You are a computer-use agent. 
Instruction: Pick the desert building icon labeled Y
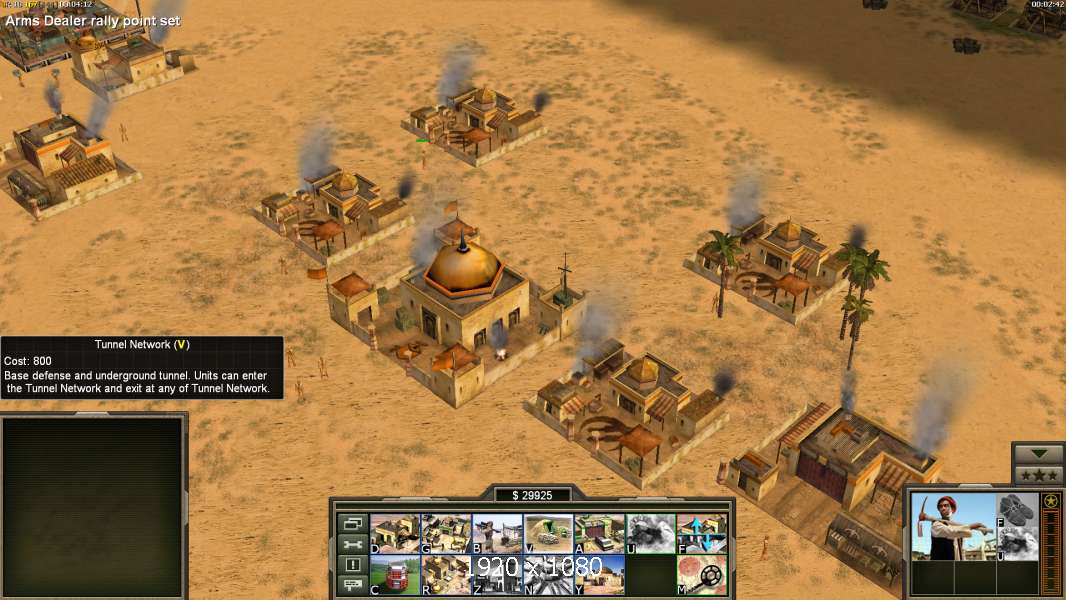pyautogui.click(x=600, y=575)
